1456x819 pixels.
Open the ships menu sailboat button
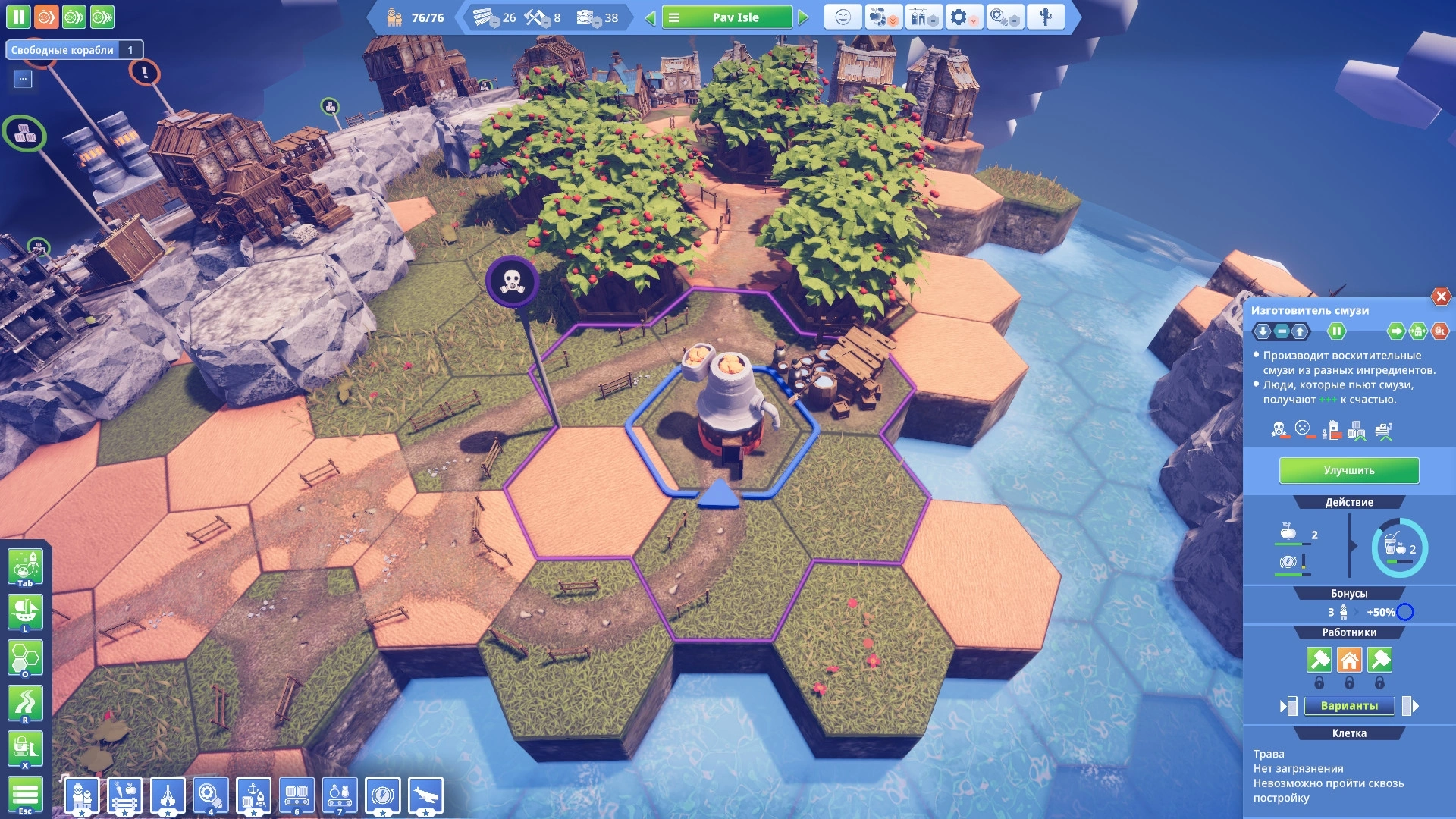(25, 611)
